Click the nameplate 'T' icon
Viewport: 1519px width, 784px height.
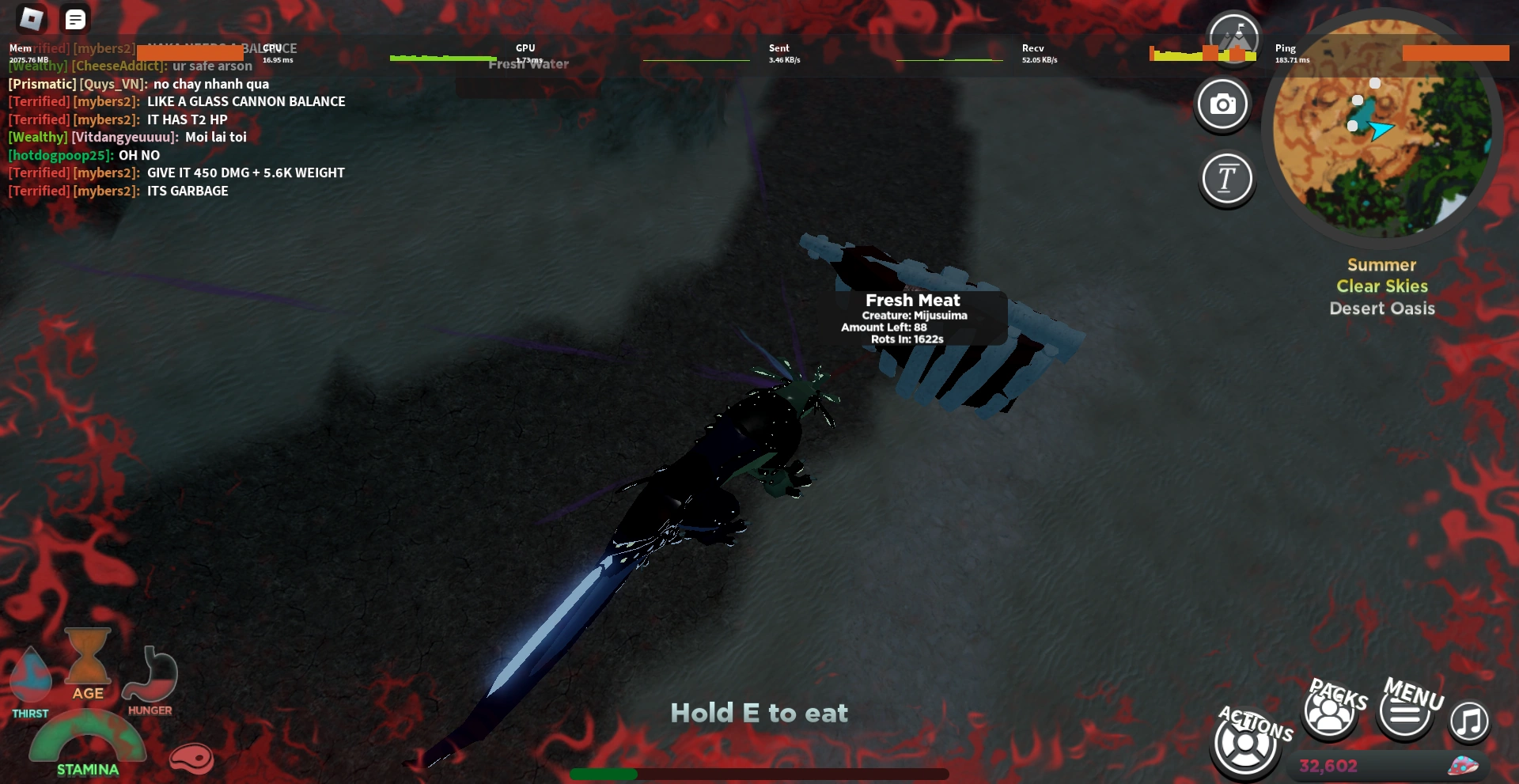pyautogui.click(x=1227, y=179)
